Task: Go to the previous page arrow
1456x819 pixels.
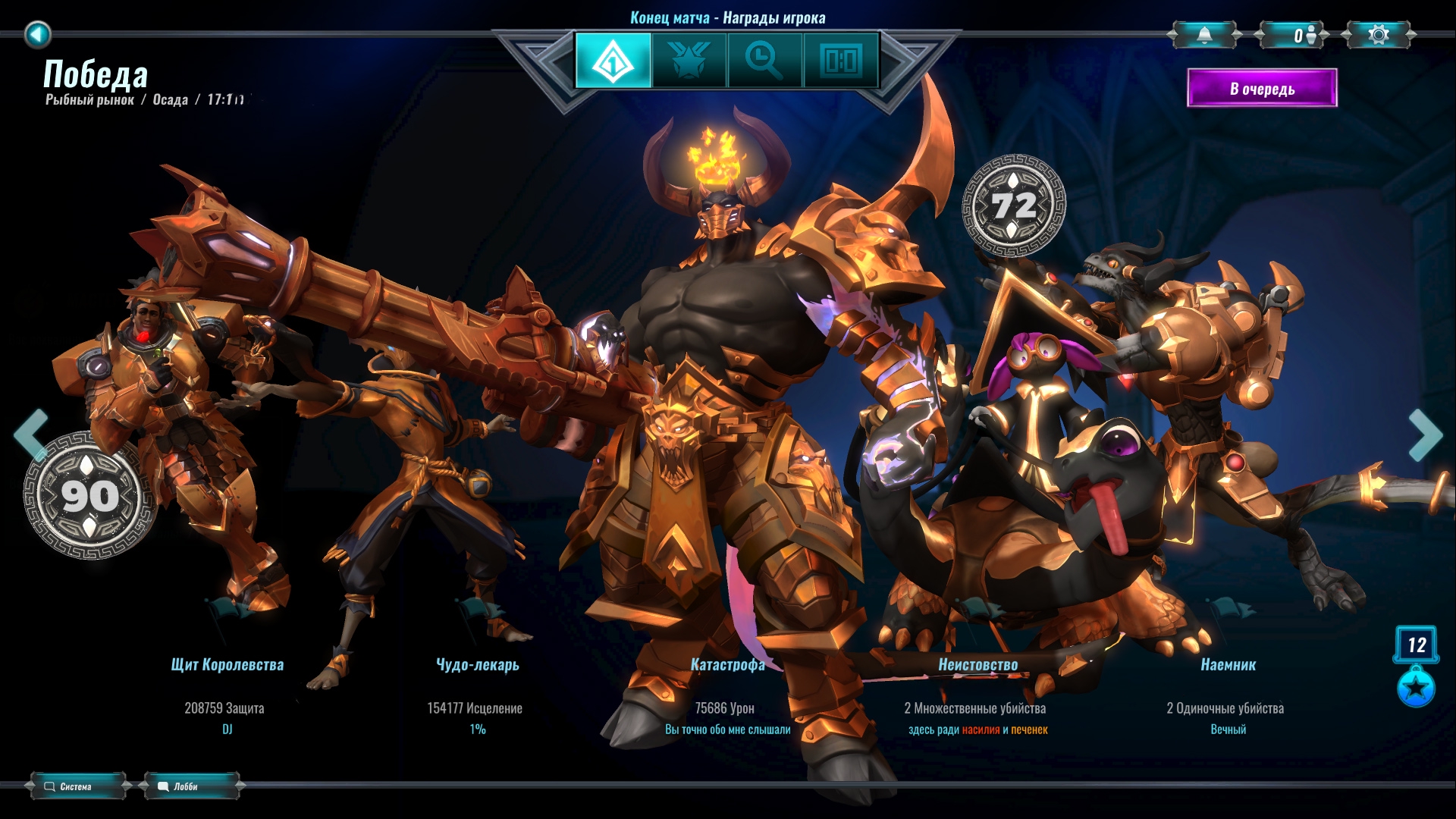Action: 31,435
